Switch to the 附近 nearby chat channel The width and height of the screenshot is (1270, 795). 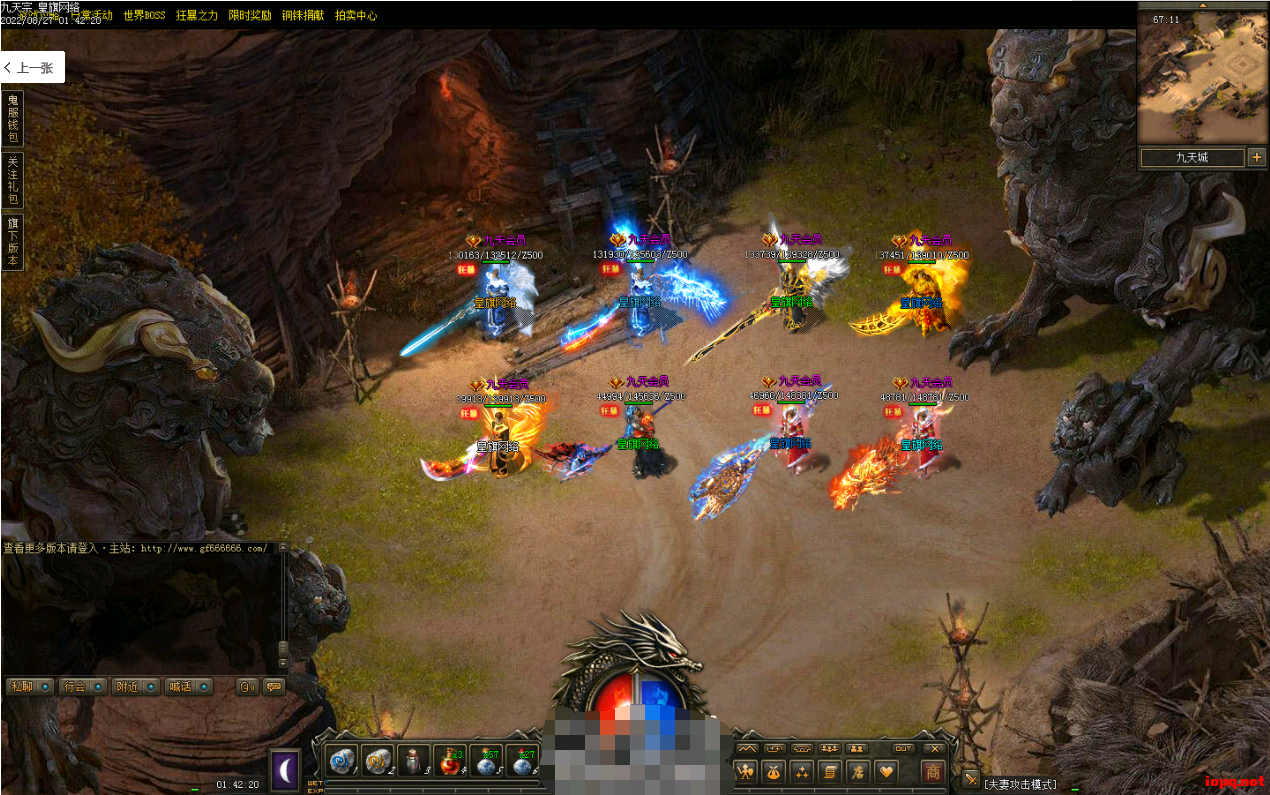click(x=135, y=687)
